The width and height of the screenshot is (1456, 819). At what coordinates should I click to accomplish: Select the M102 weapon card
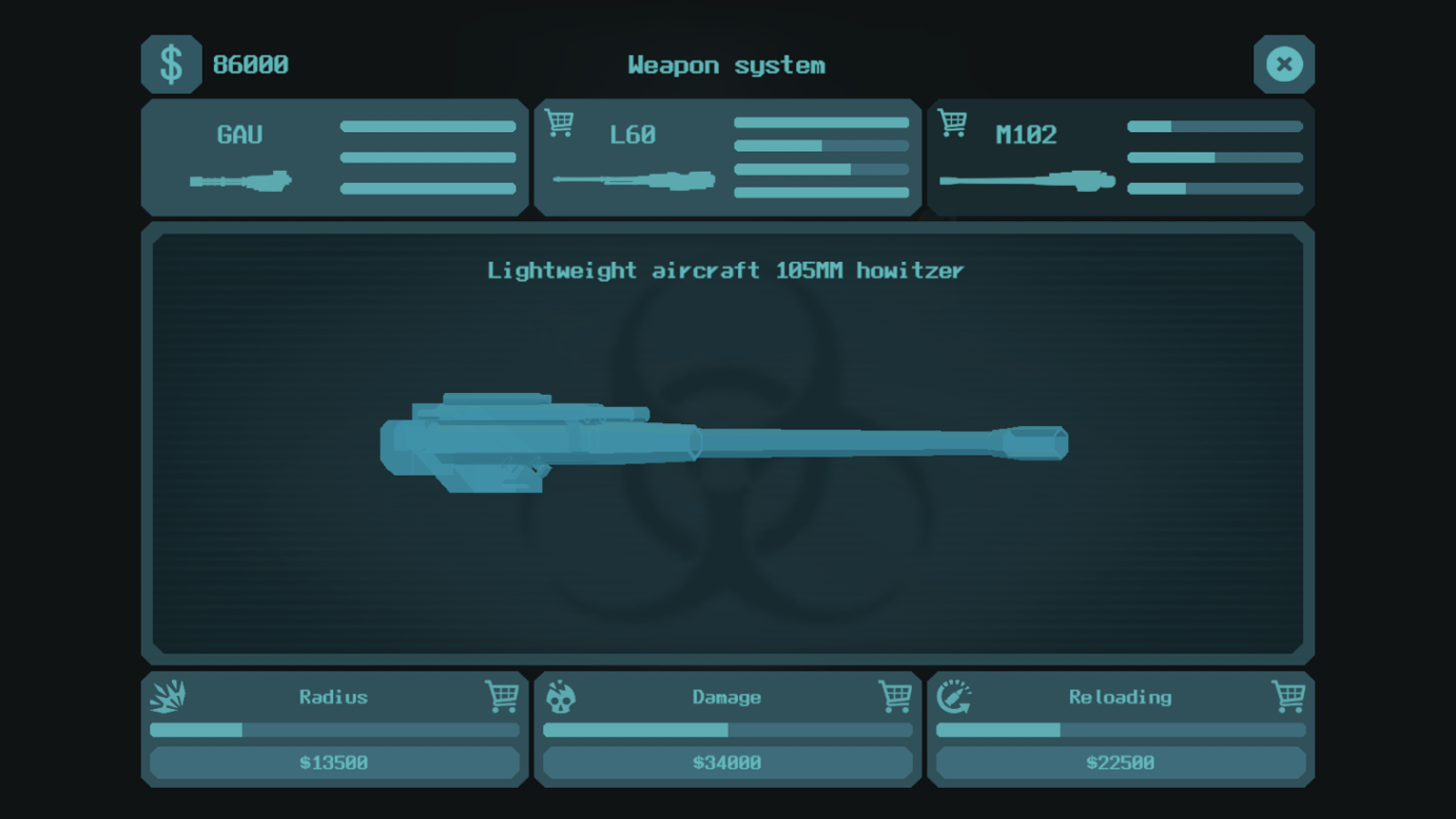pos(1120,157)
